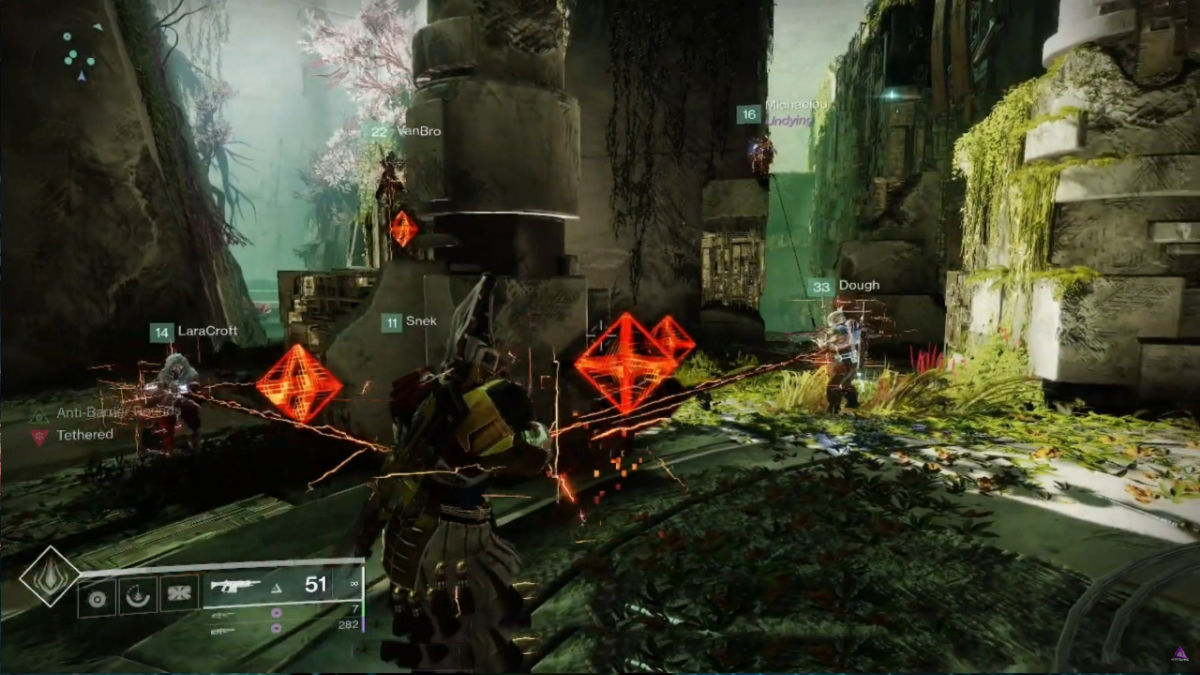Activate the diamond-shaped Super ability icon

pyautogui.click(x=49, y=575)
